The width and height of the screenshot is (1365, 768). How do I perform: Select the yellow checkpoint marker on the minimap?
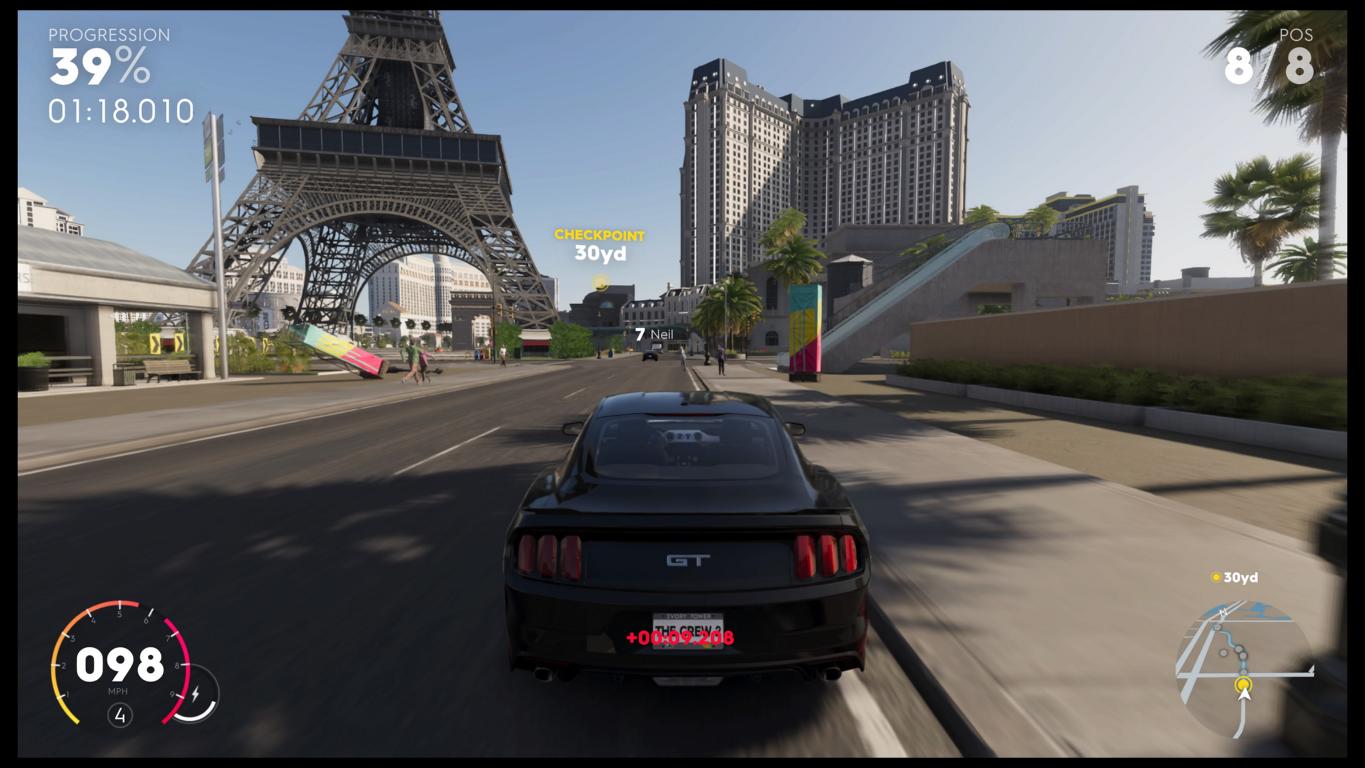point(1243,685)
